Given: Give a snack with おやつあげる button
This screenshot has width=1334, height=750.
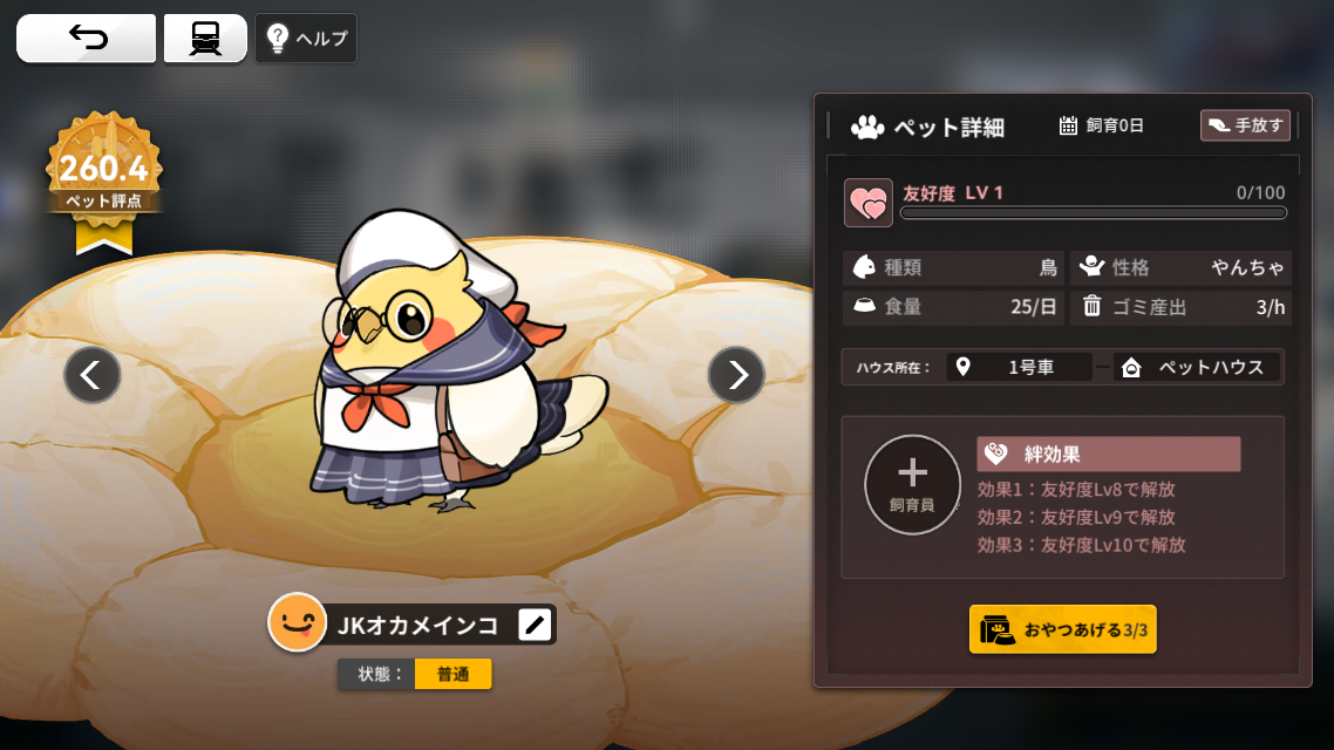Looking at the screenshot, I should pyautogui.click(x=1062, y=630).
